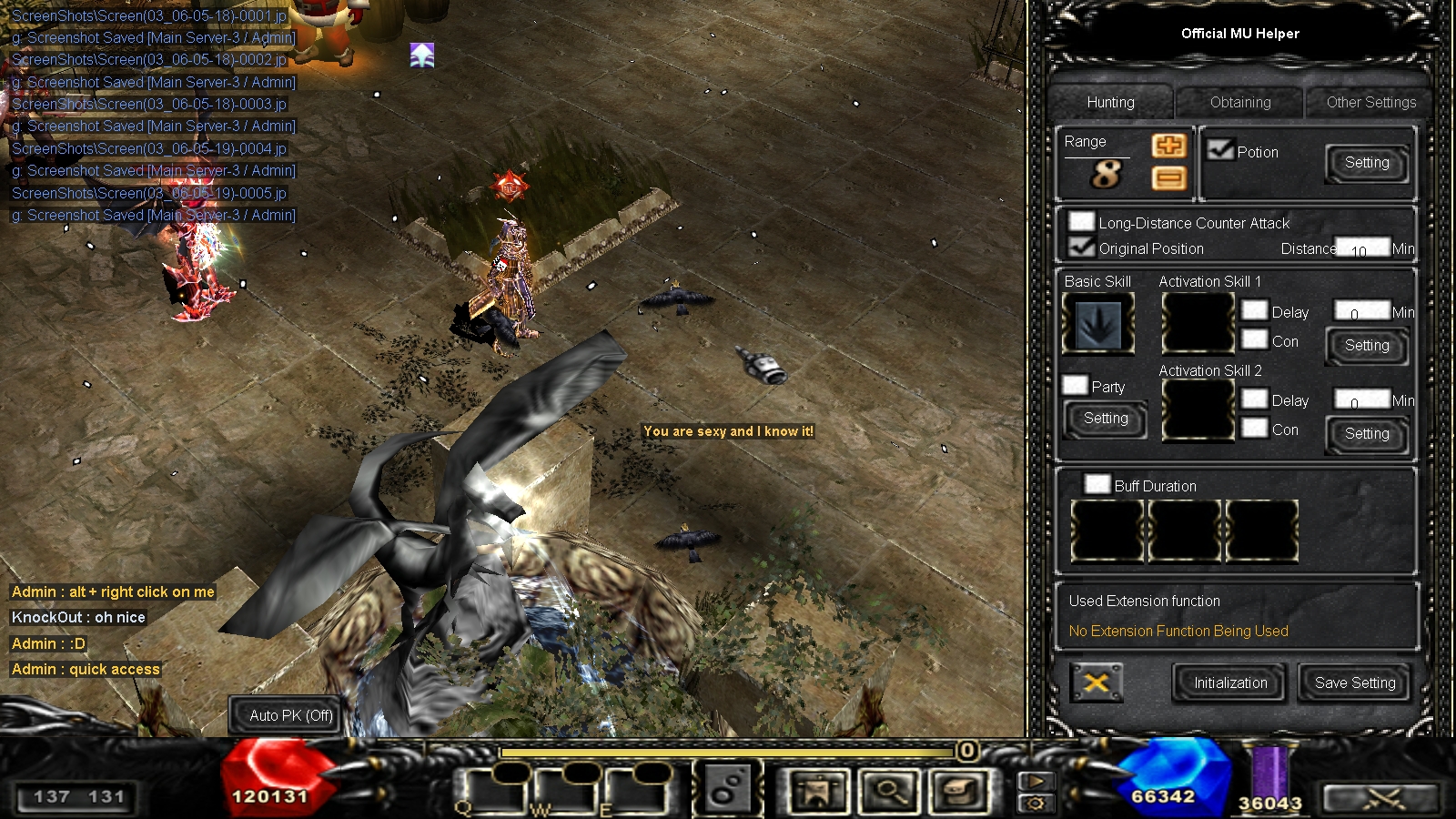Select the Hunting tab
Screen dimensions: 1456x819
[x=1110, y=103]
